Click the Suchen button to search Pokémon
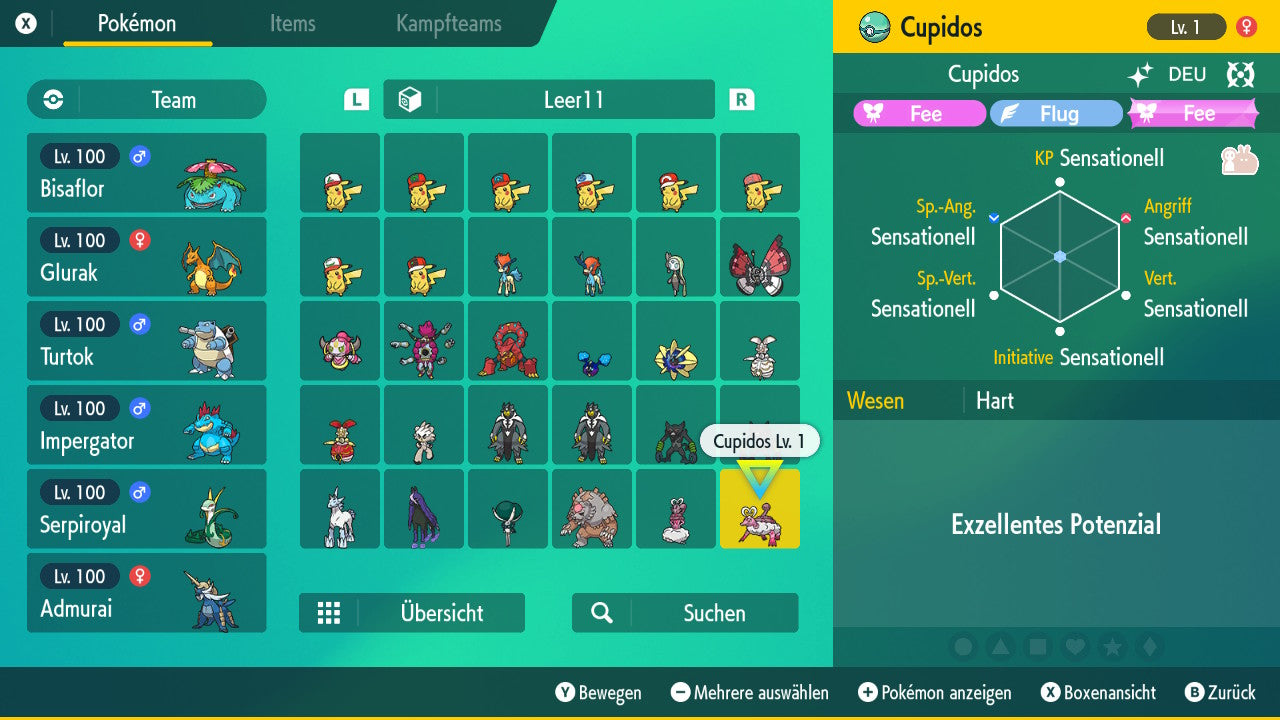 pos(685,613)
